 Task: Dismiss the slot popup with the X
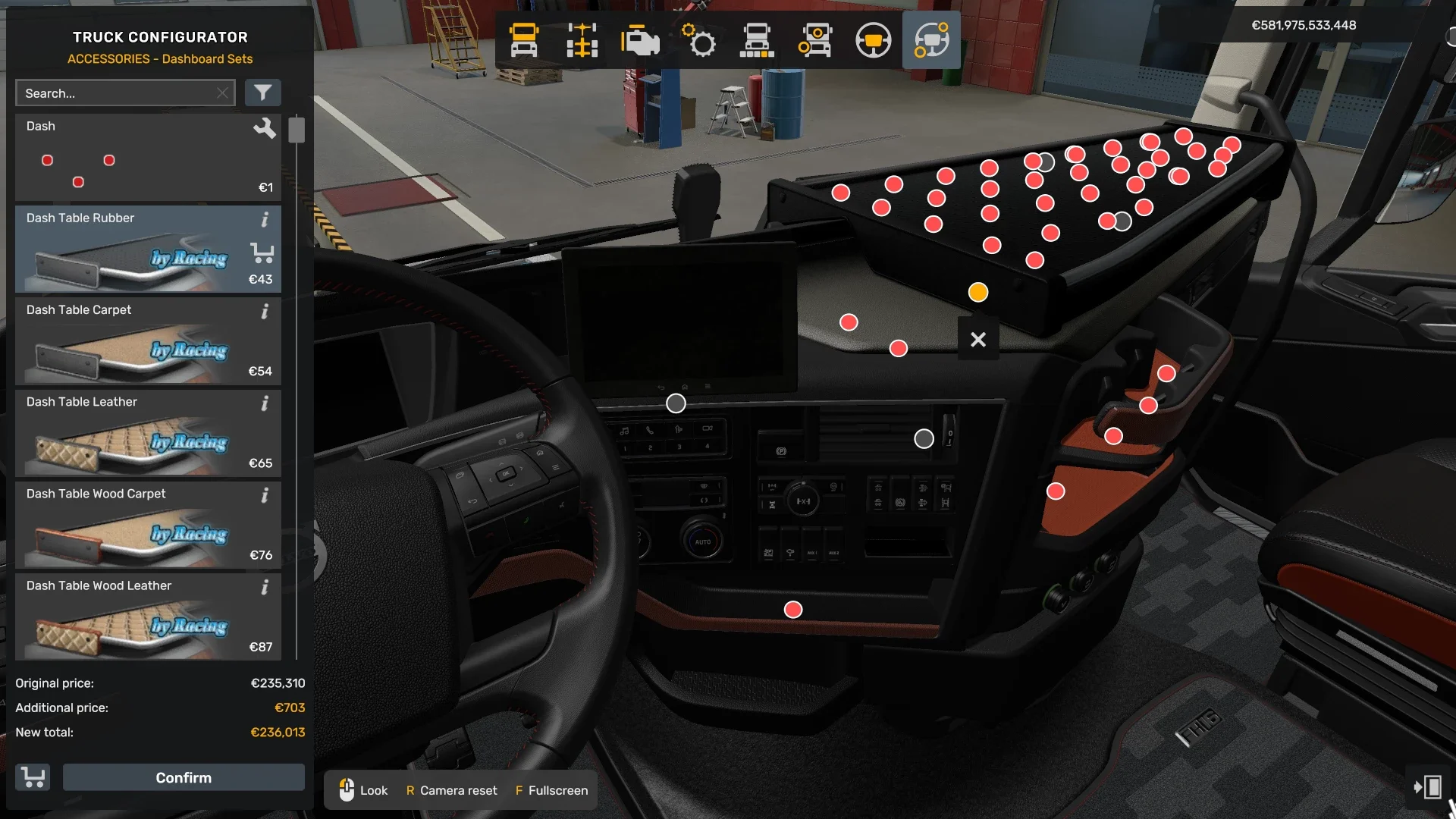(x=978, y=339)
